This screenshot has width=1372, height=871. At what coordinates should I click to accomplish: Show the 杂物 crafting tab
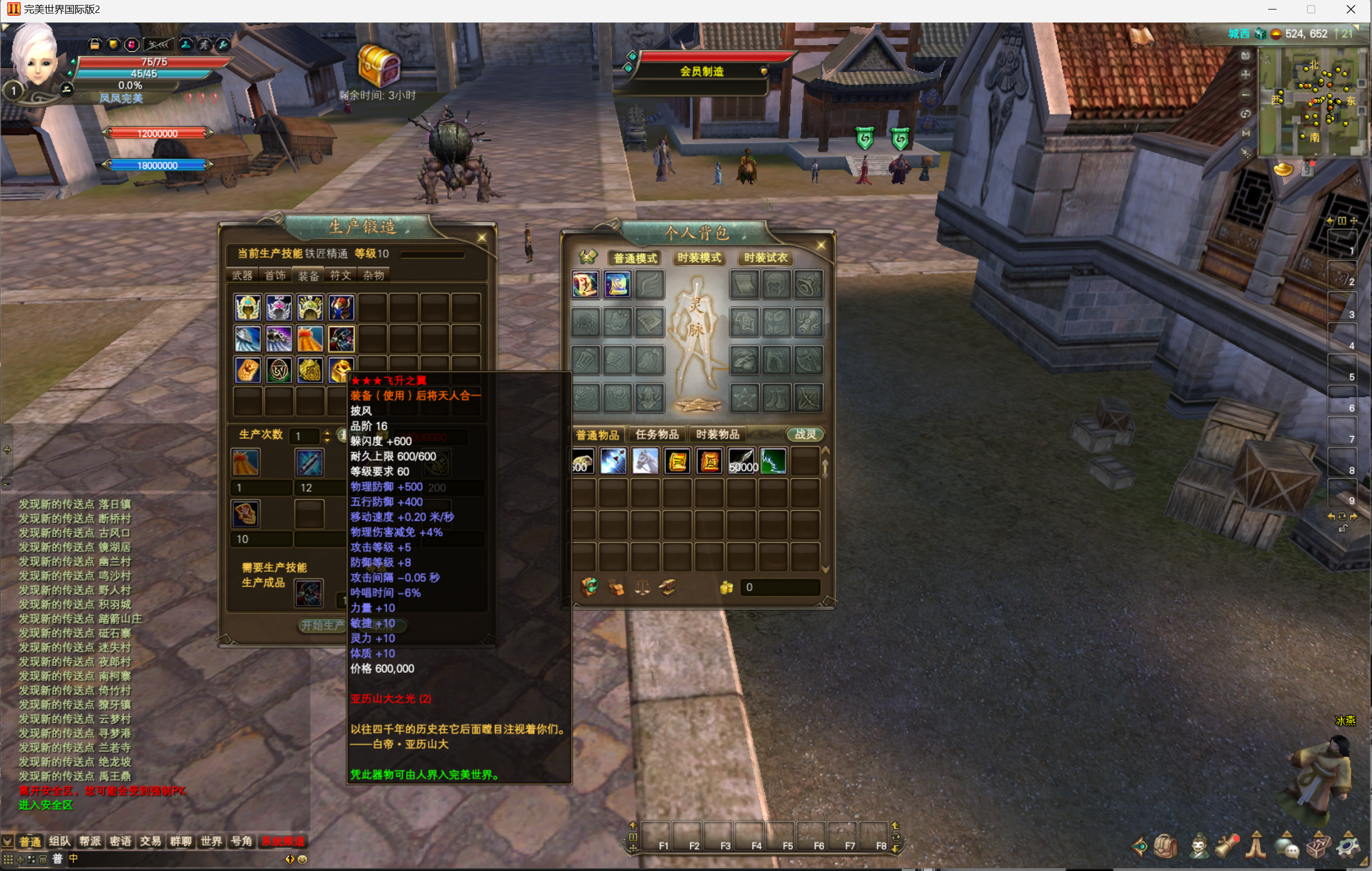(x=374, y=276)
